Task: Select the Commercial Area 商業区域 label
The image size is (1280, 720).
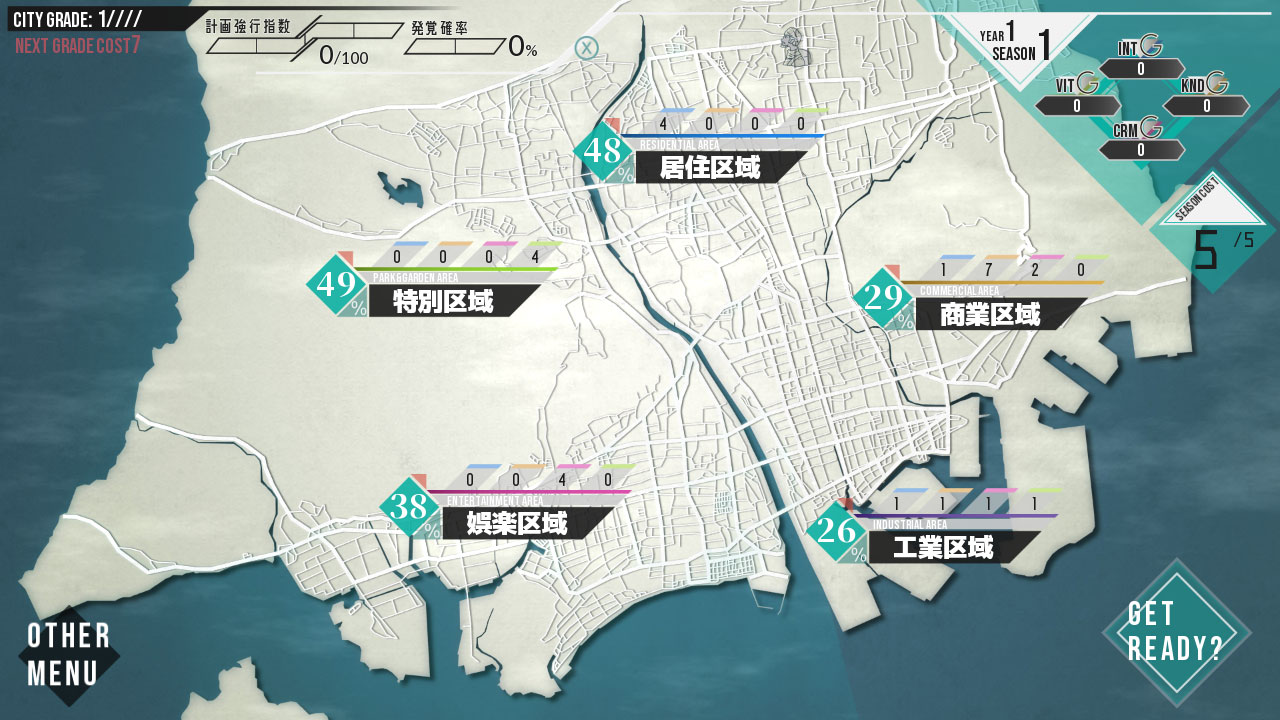Action: tap(990, 315)
